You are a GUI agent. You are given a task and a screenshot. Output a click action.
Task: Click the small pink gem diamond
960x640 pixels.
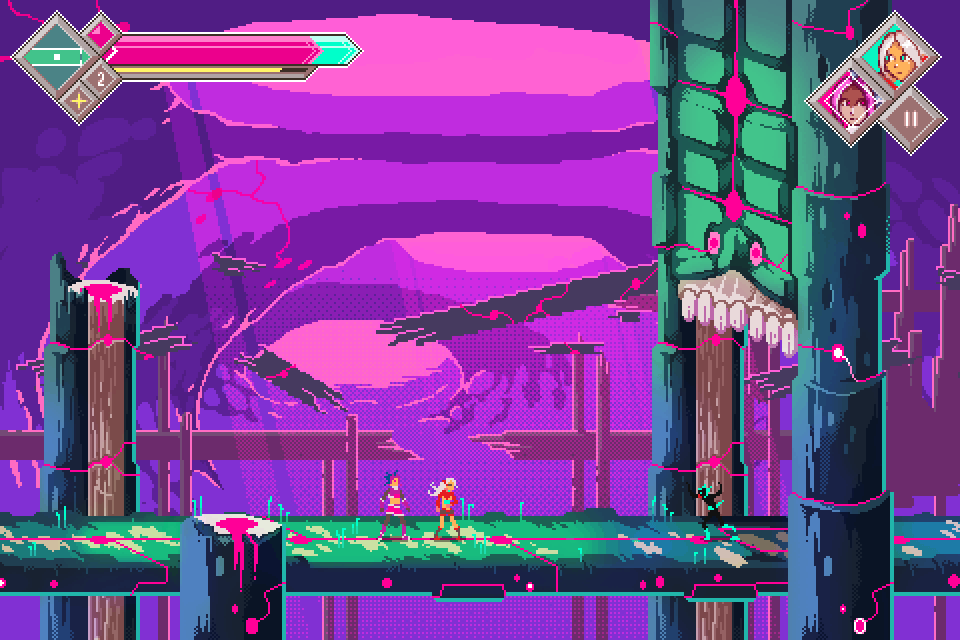(100, 31)
